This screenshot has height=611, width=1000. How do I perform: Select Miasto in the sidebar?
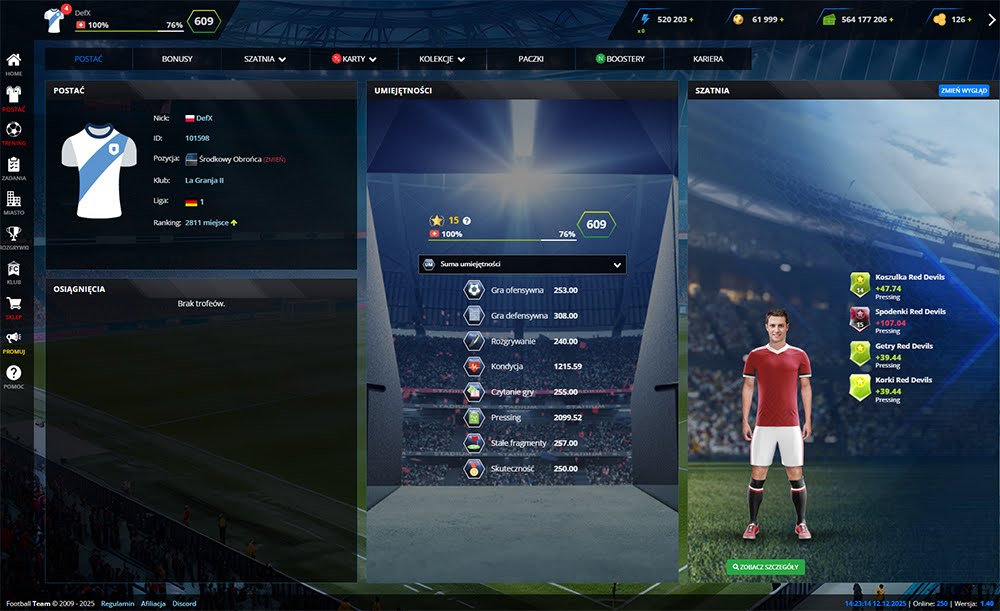point(14,203)
